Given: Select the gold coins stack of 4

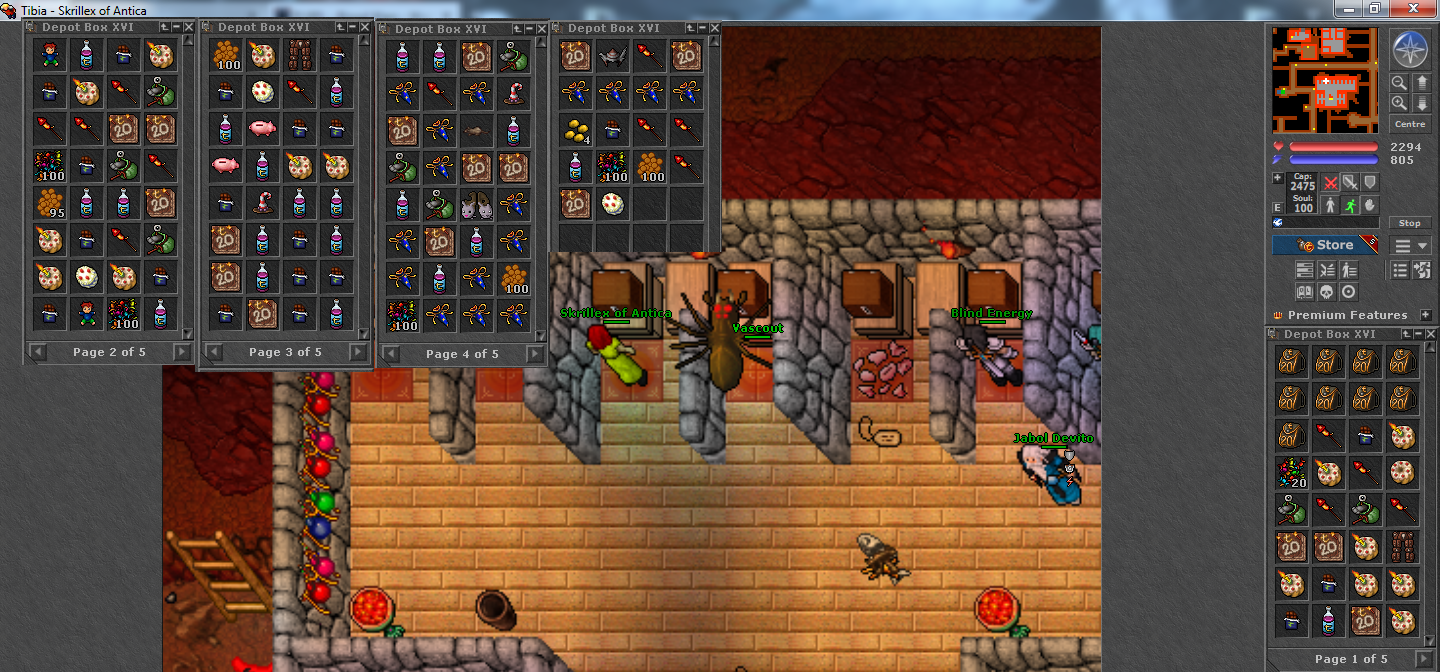Looking at the screenshot, I should point(575,129).
